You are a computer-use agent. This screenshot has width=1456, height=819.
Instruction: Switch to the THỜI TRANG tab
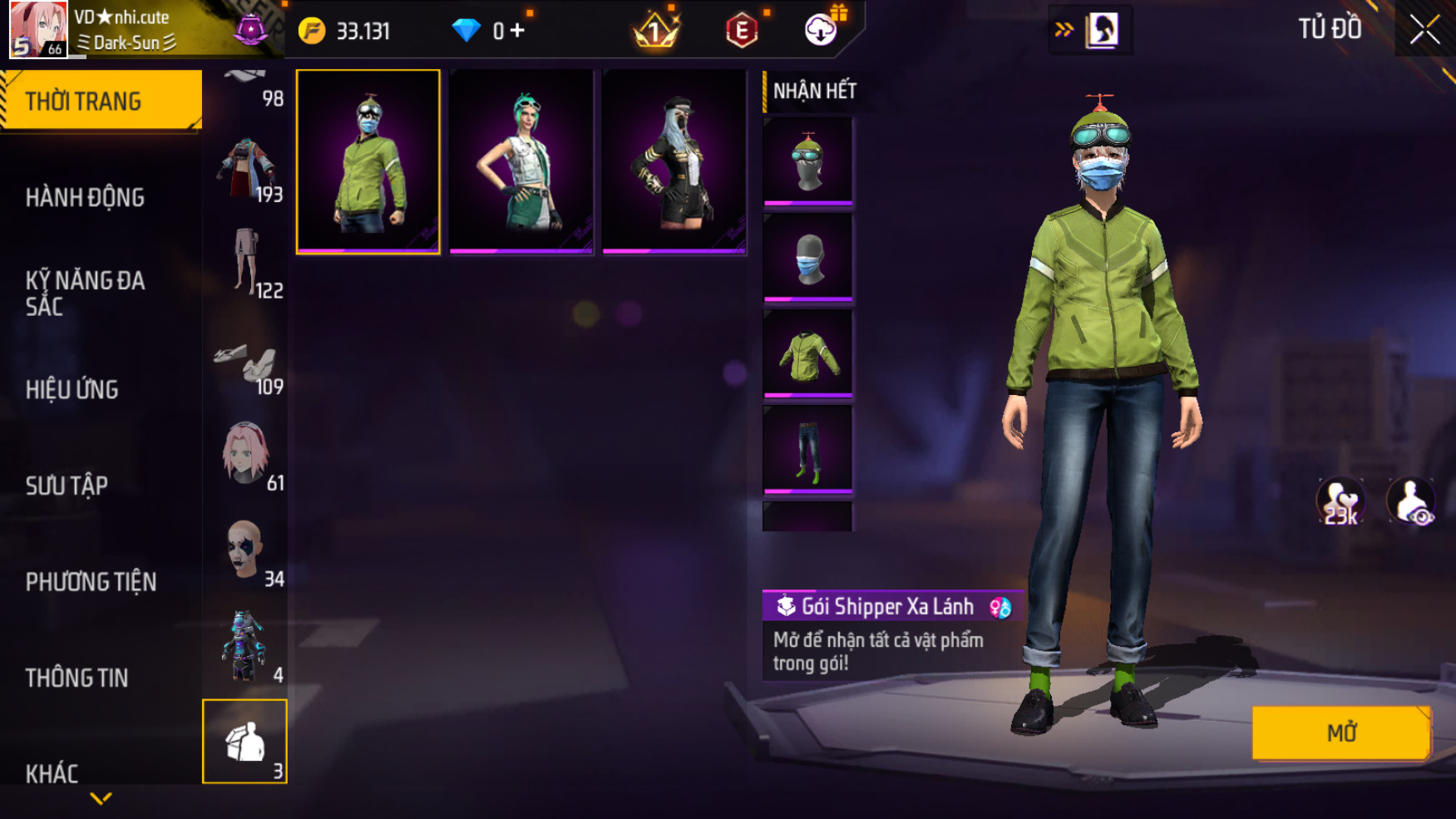coord(101,101)
